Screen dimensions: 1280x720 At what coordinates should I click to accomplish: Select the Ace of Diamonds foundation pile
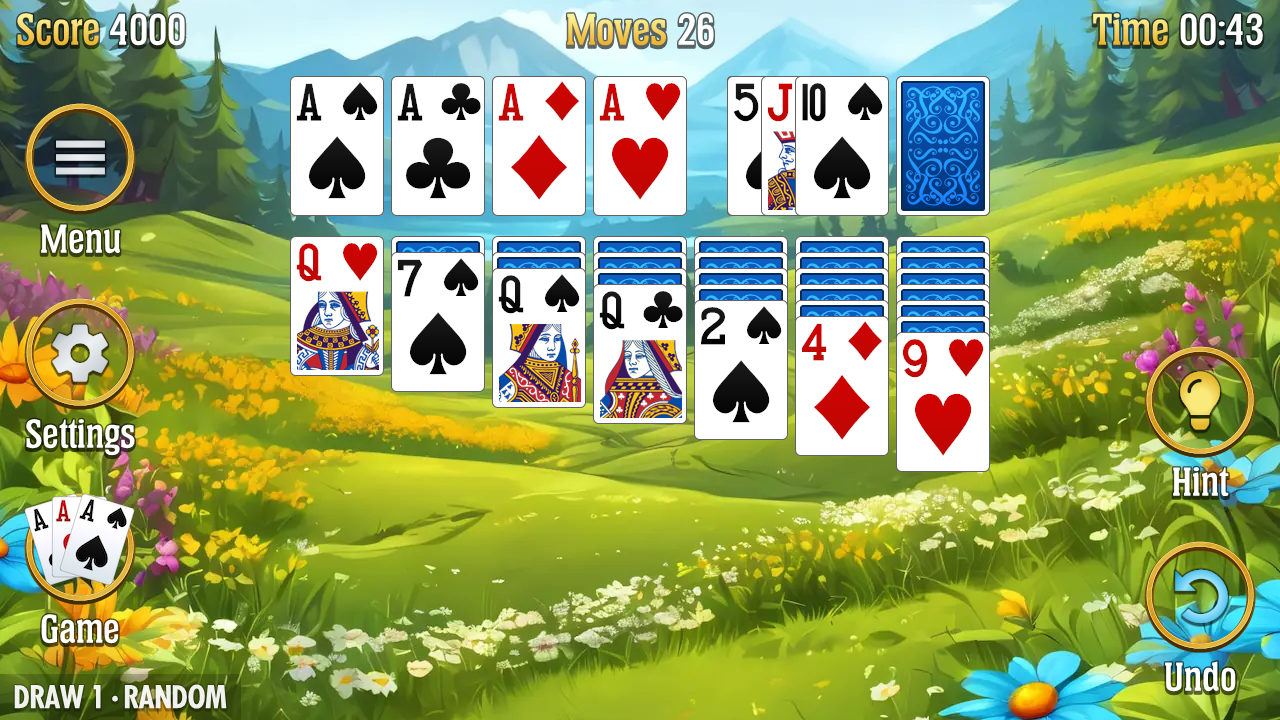(x=538, y=145)
